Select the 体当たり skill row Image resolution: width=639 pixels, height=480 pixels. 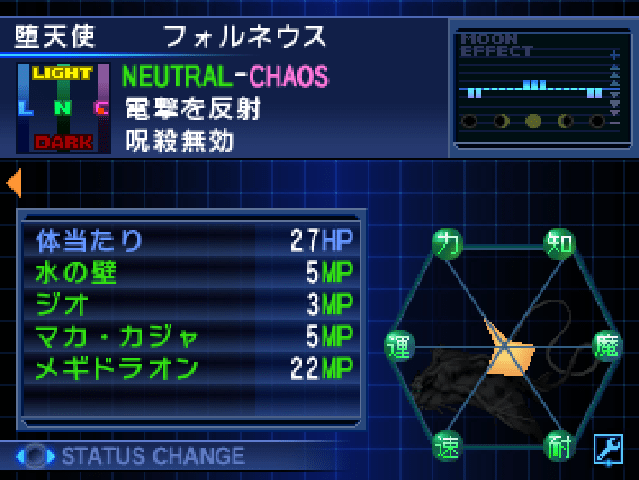coord(190,240)
